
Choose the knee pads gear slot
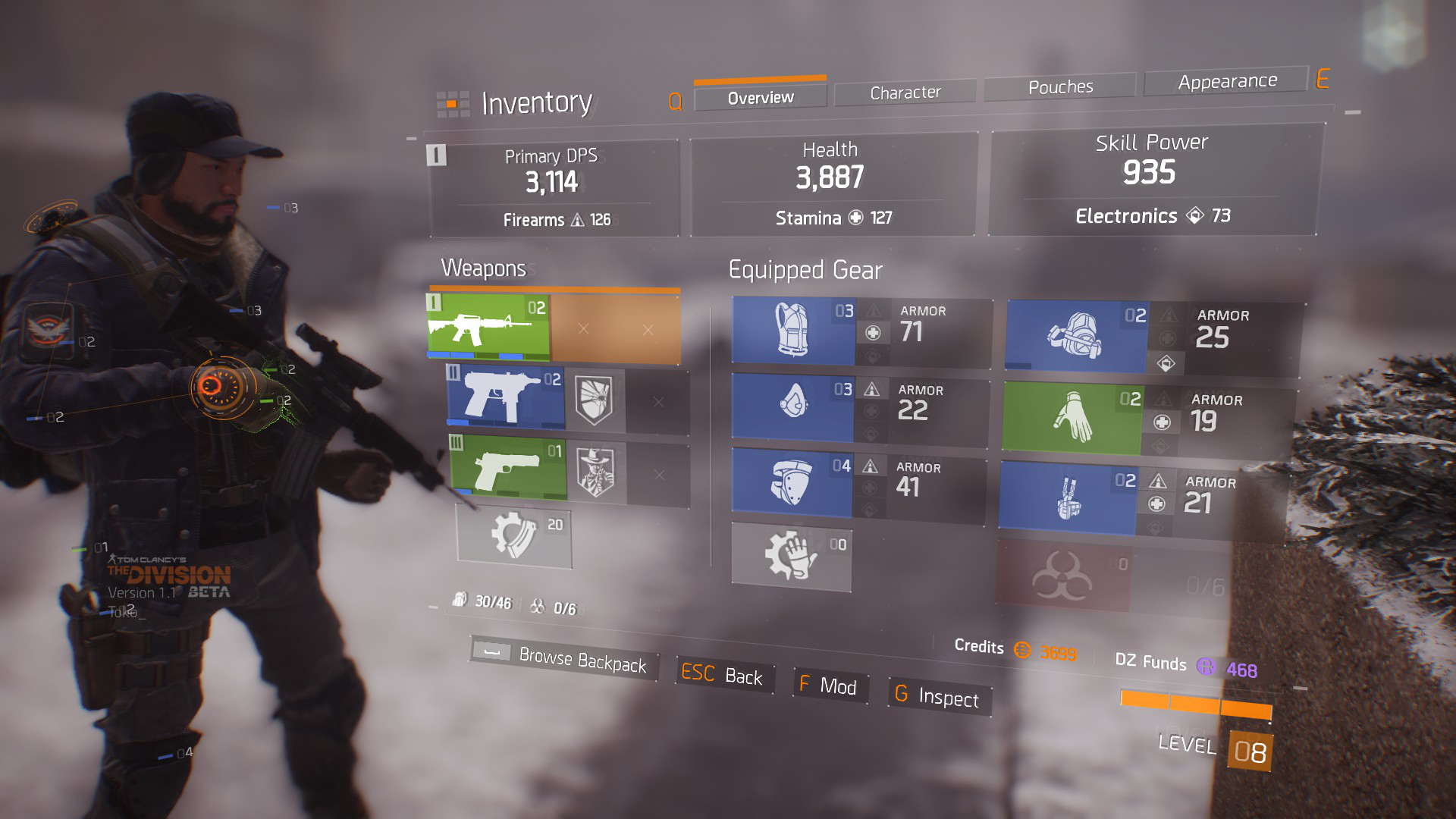coord(791,482)
